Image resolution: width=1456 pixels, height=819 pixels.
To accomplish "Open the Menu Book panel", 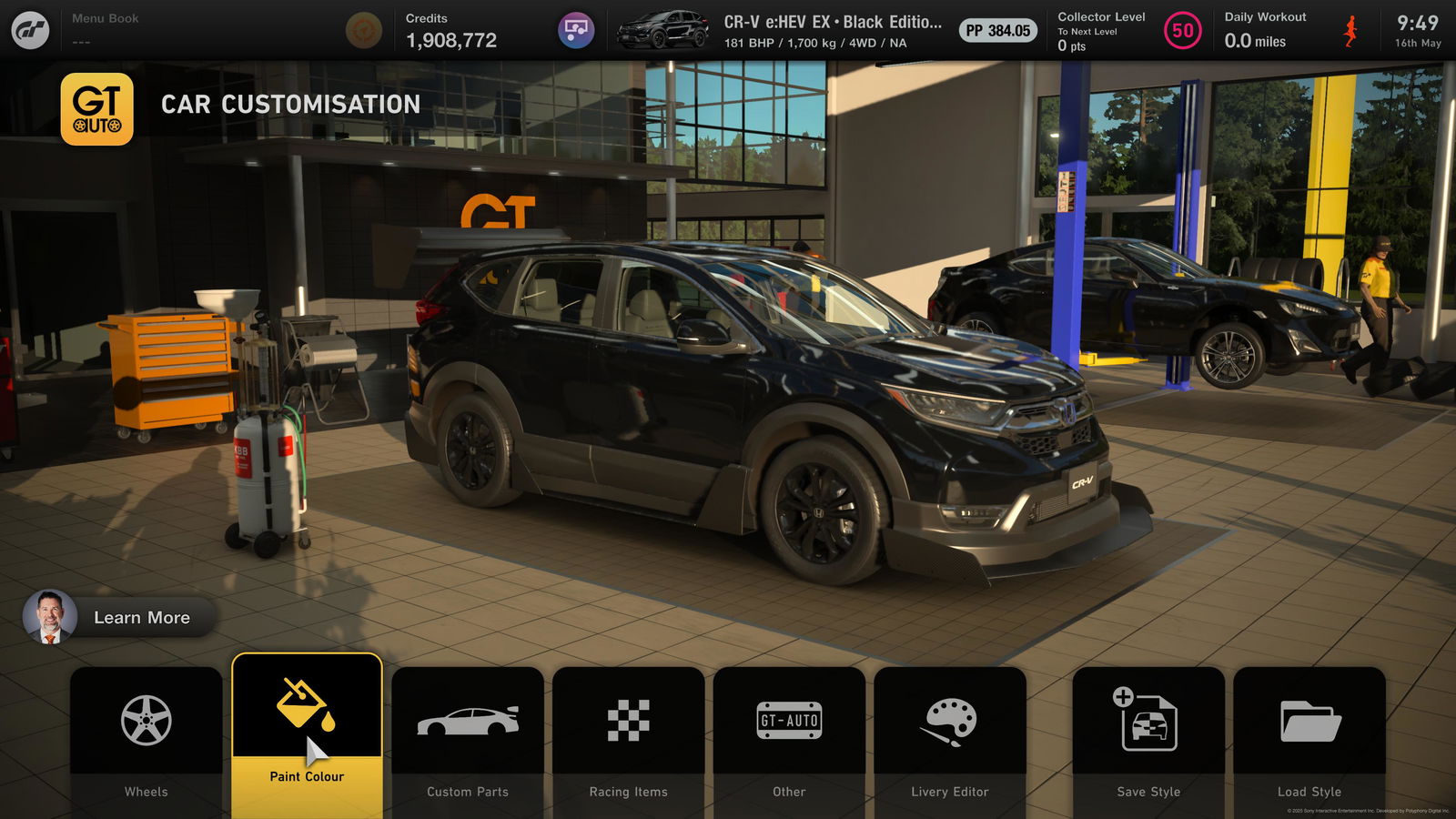I will 106,29.
